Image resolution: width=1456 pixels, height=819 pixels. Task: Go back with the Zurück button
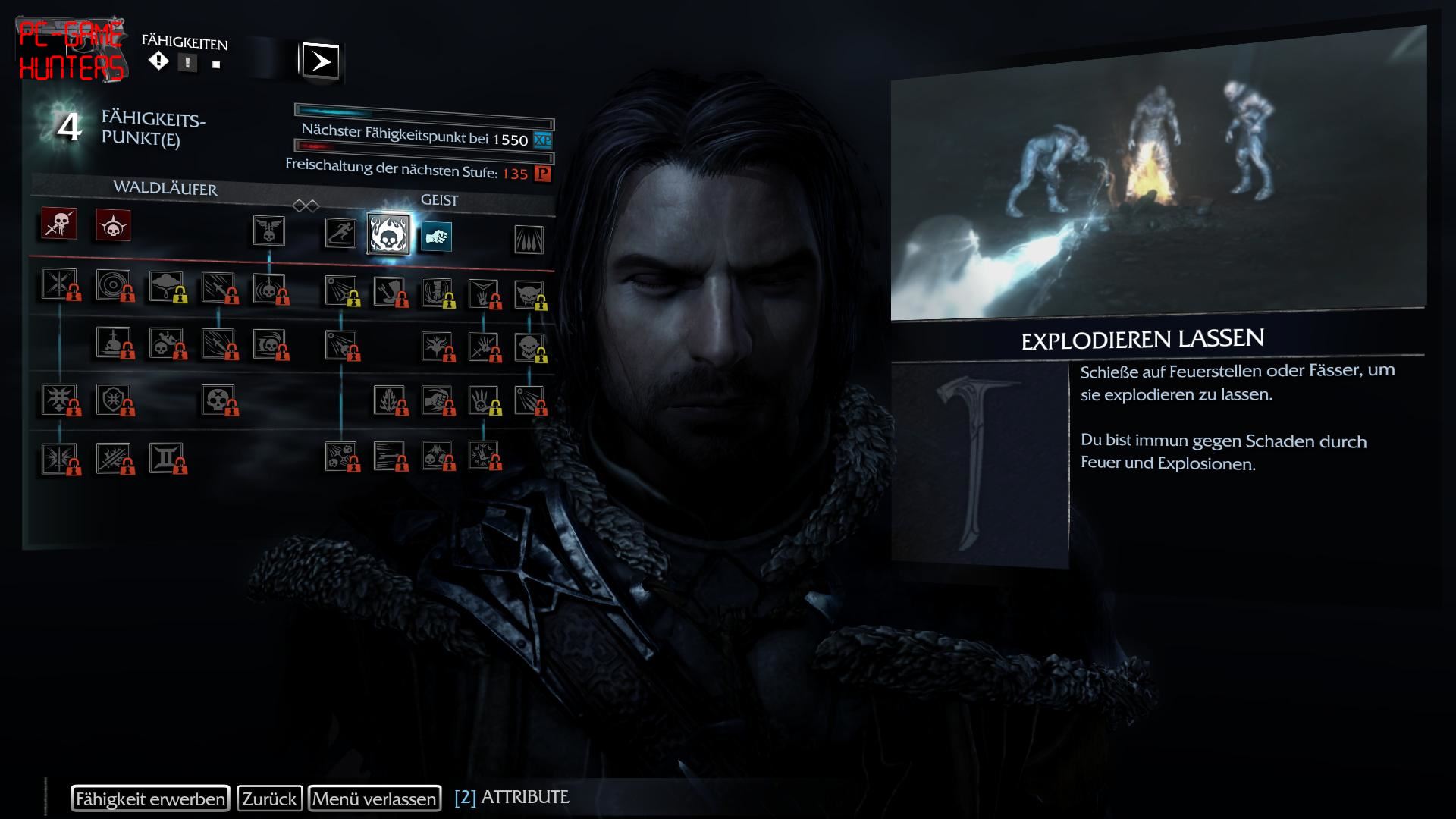(269, 799)
